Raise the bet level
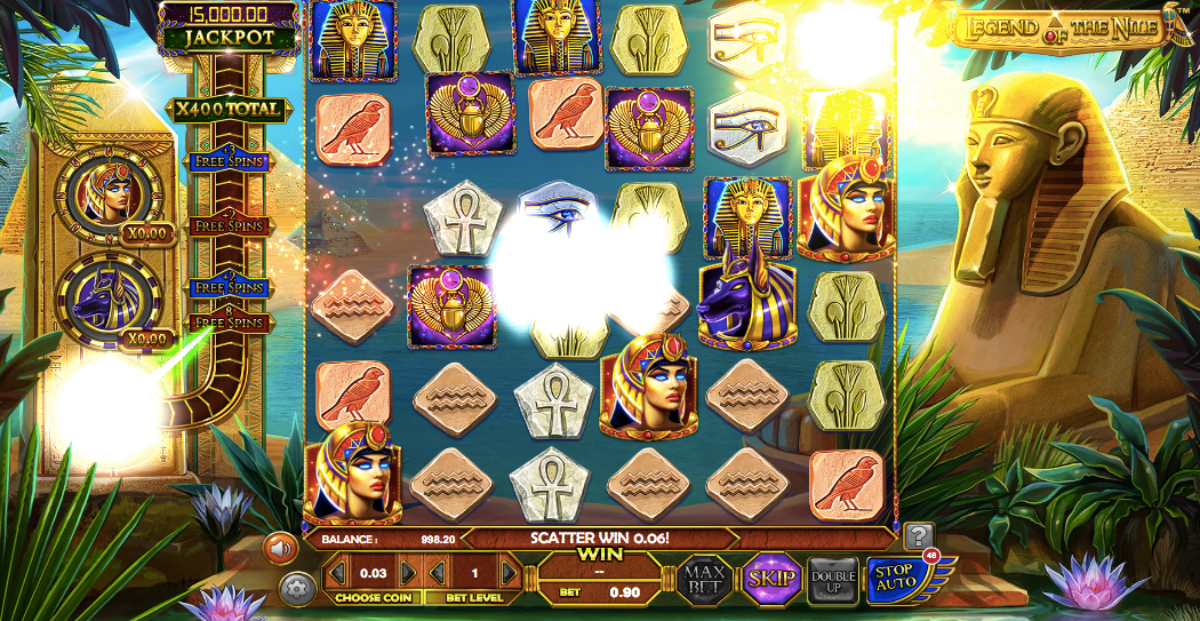 coord(509,573)
